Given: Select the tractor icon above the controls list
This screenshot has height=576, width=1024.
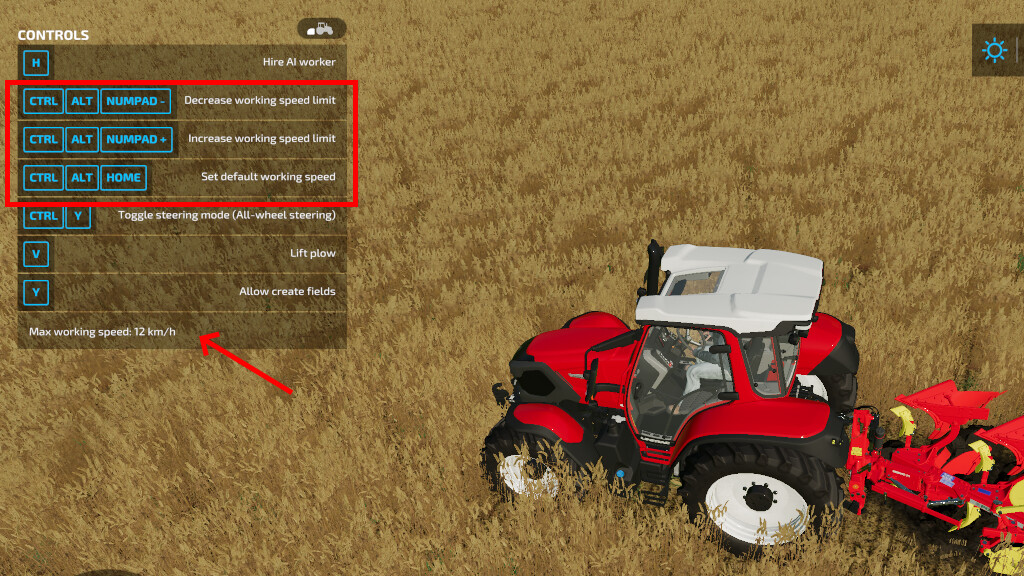Looking at the screenshot, I should (321, 29).
